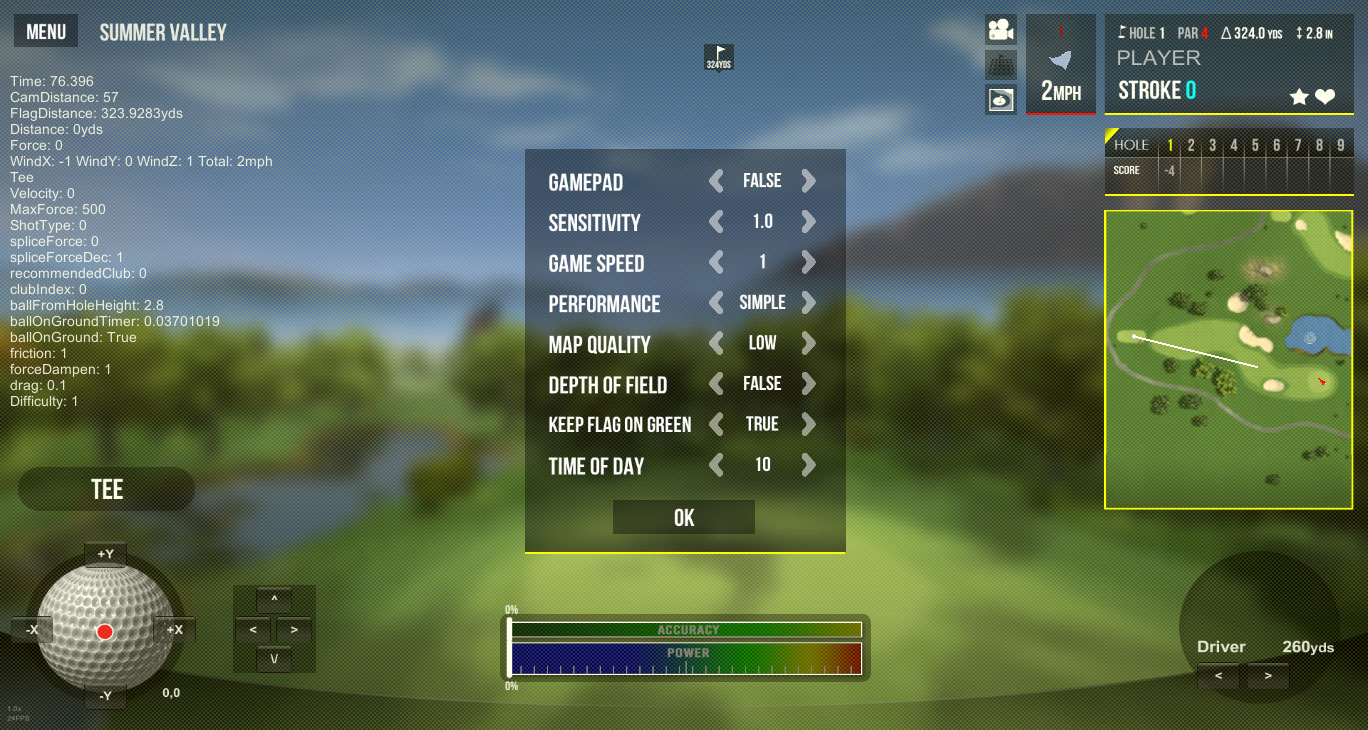
Task: Click the +Y ball spin button
Action: (x=105, y=553)
